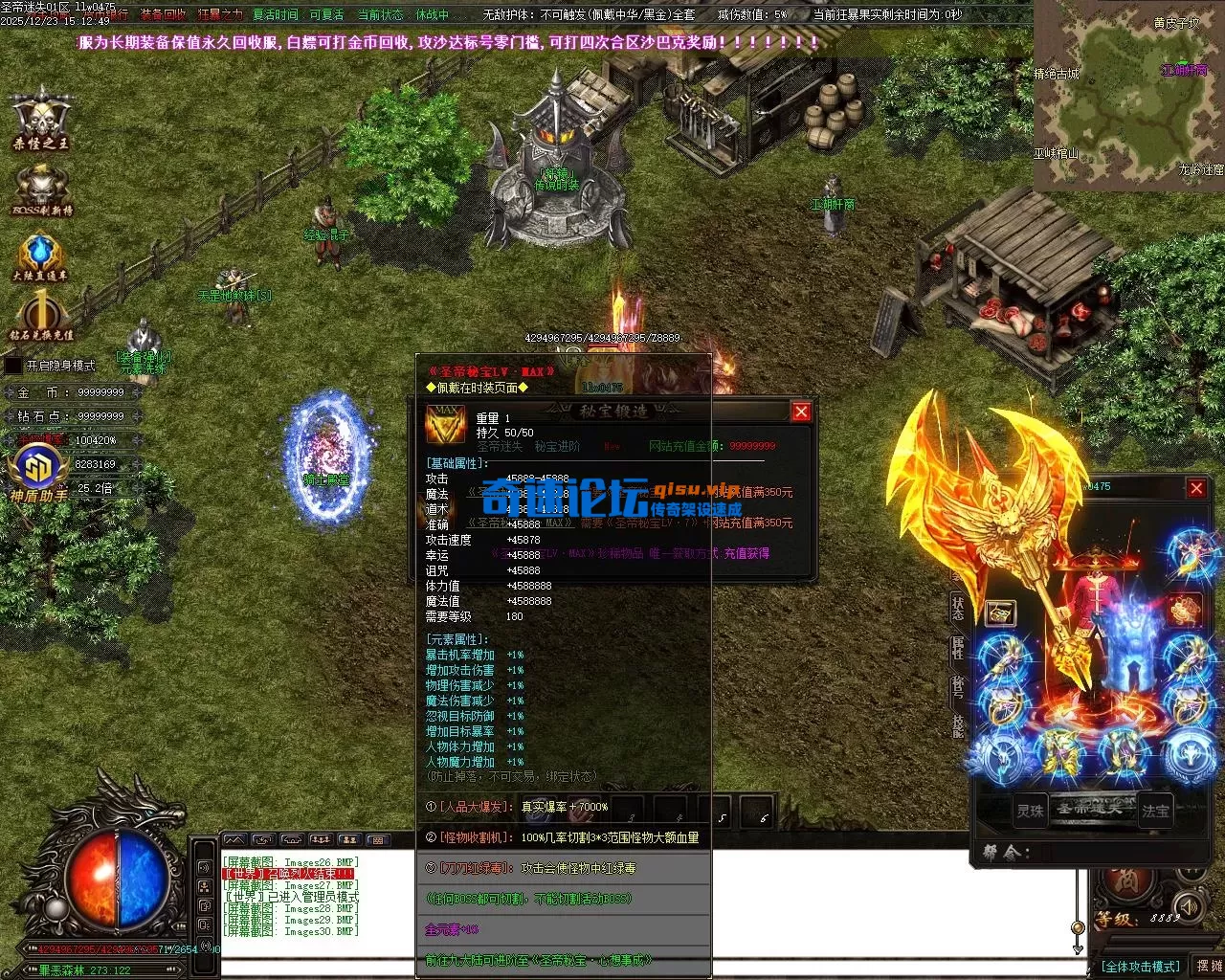Select the small treasure chest slot
Viewport: 1225px width, 980px height.
(1000, 612)
